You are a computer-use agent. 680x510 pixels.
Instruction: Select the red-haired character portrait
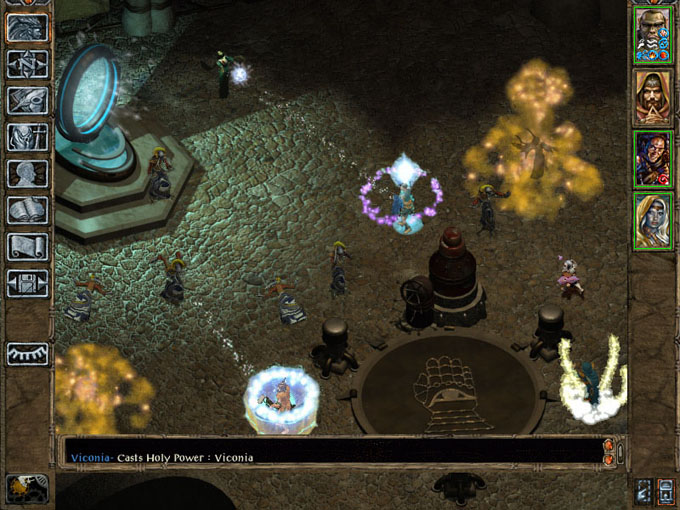pos(652,159)
